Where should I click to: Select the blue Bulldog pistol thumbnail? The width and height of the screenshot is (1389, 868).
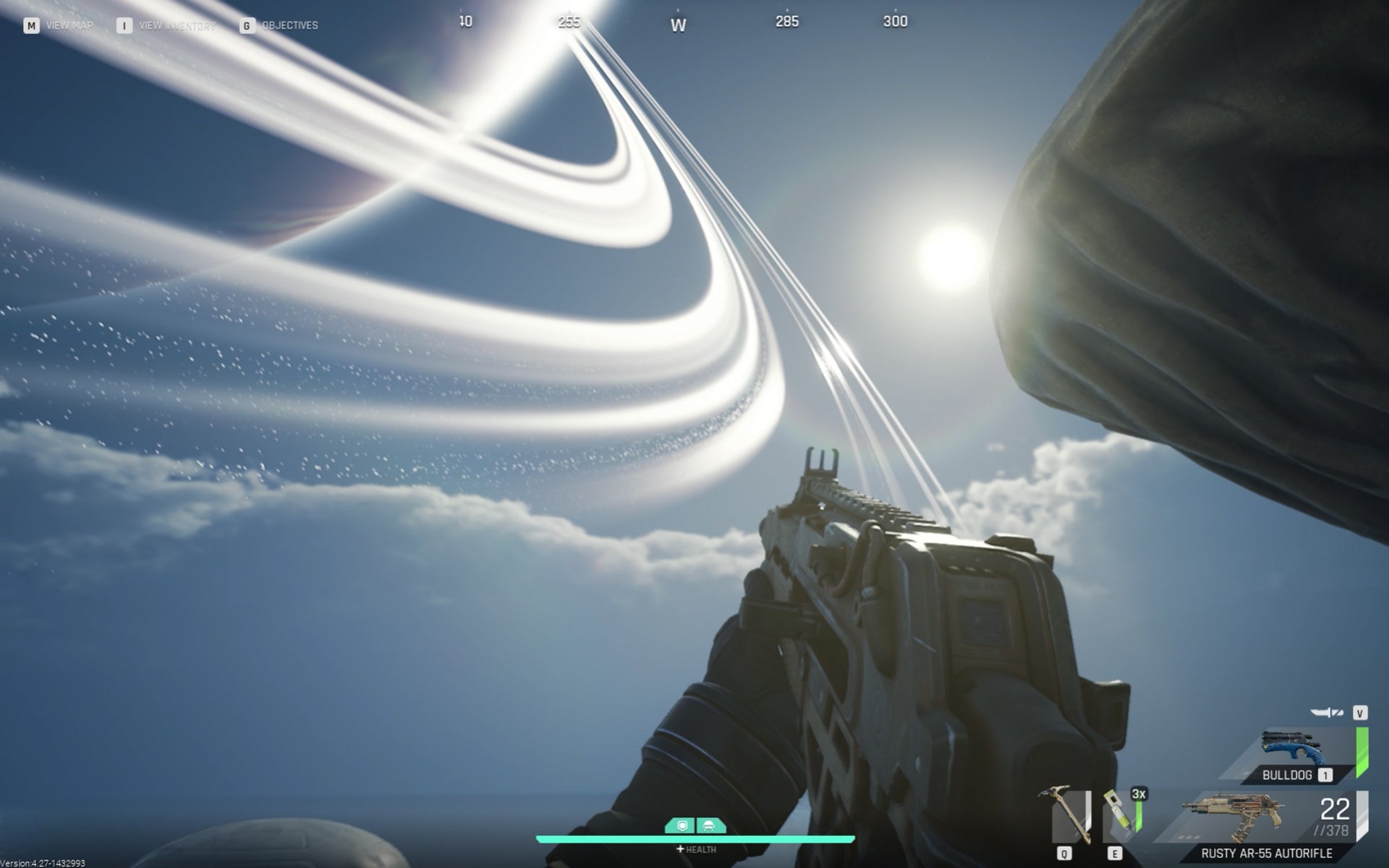point(1293,746)
